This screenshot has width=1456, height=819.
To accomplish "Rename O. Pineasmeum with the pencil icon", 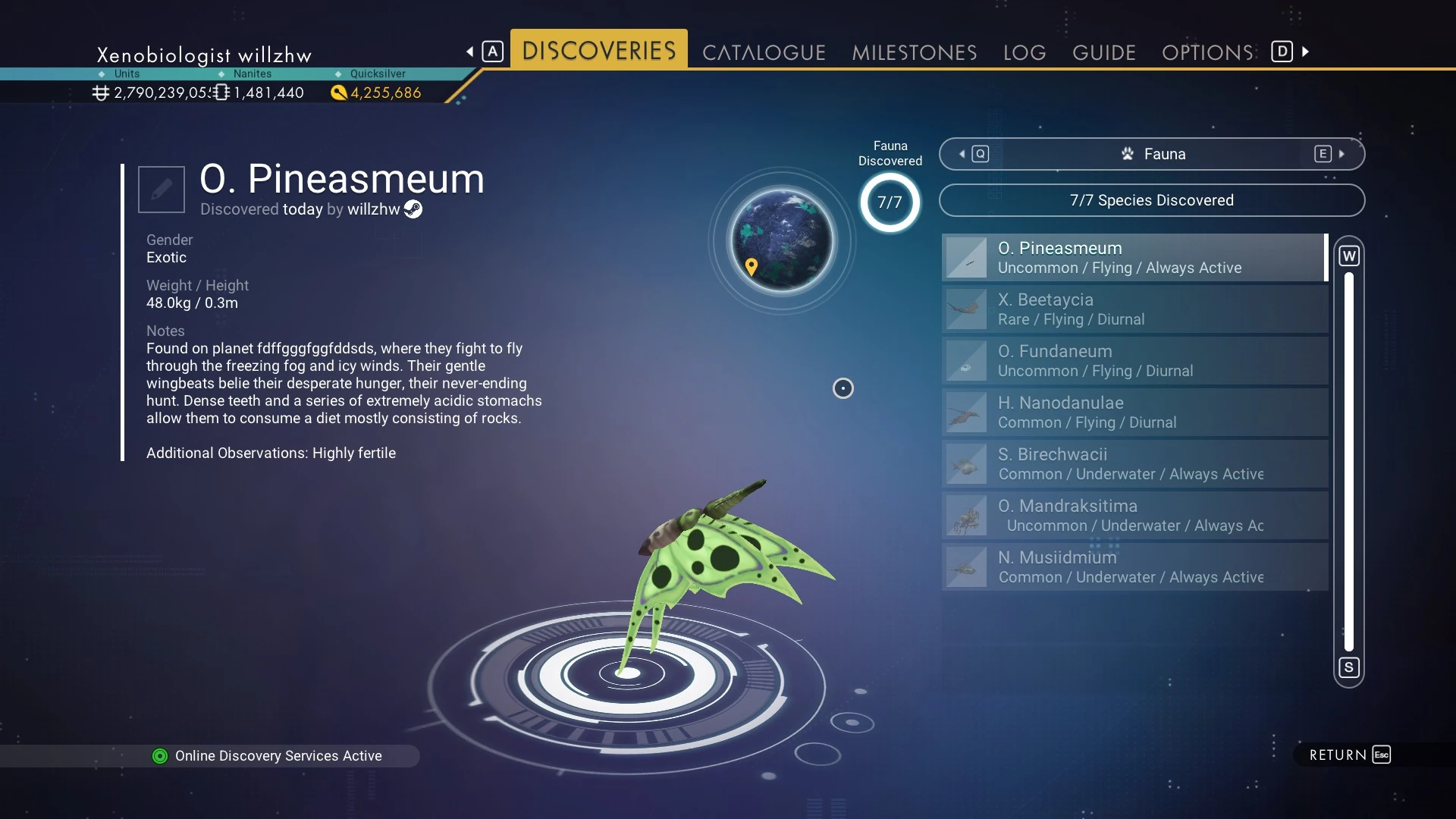I will tap(162, 190).
